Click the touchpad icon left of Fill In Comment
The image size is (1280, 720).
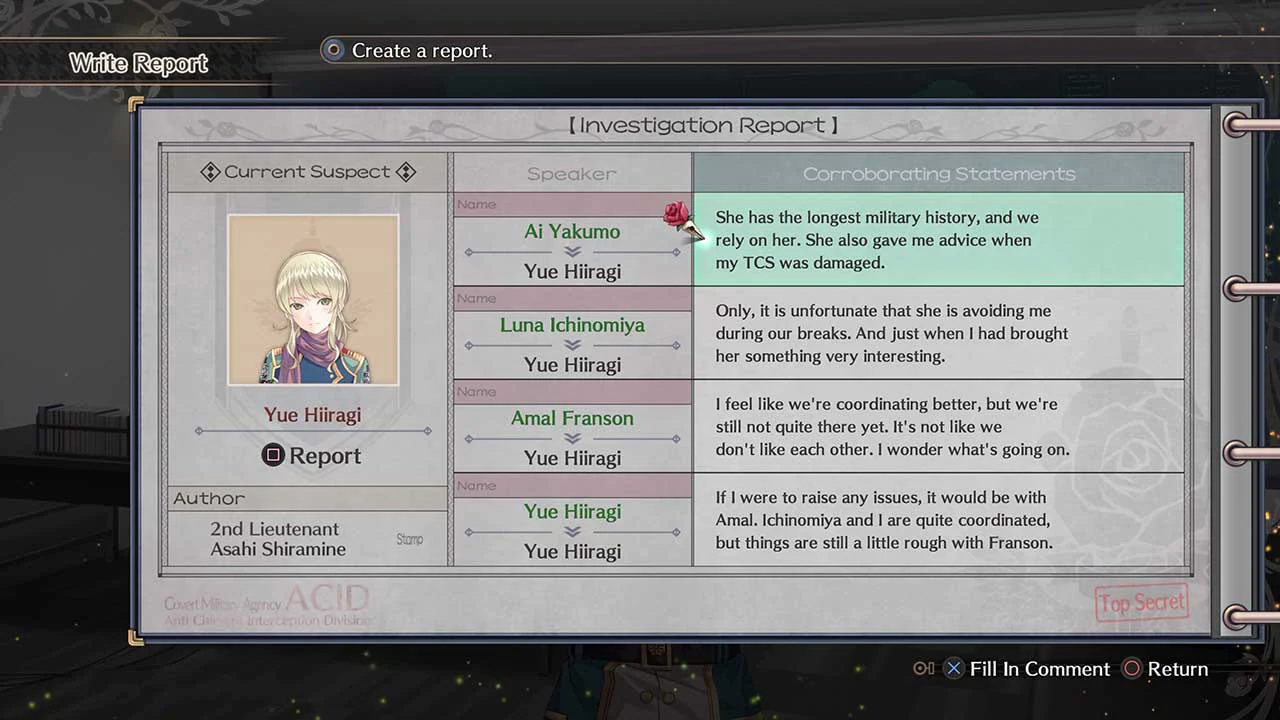pos(923,669)
